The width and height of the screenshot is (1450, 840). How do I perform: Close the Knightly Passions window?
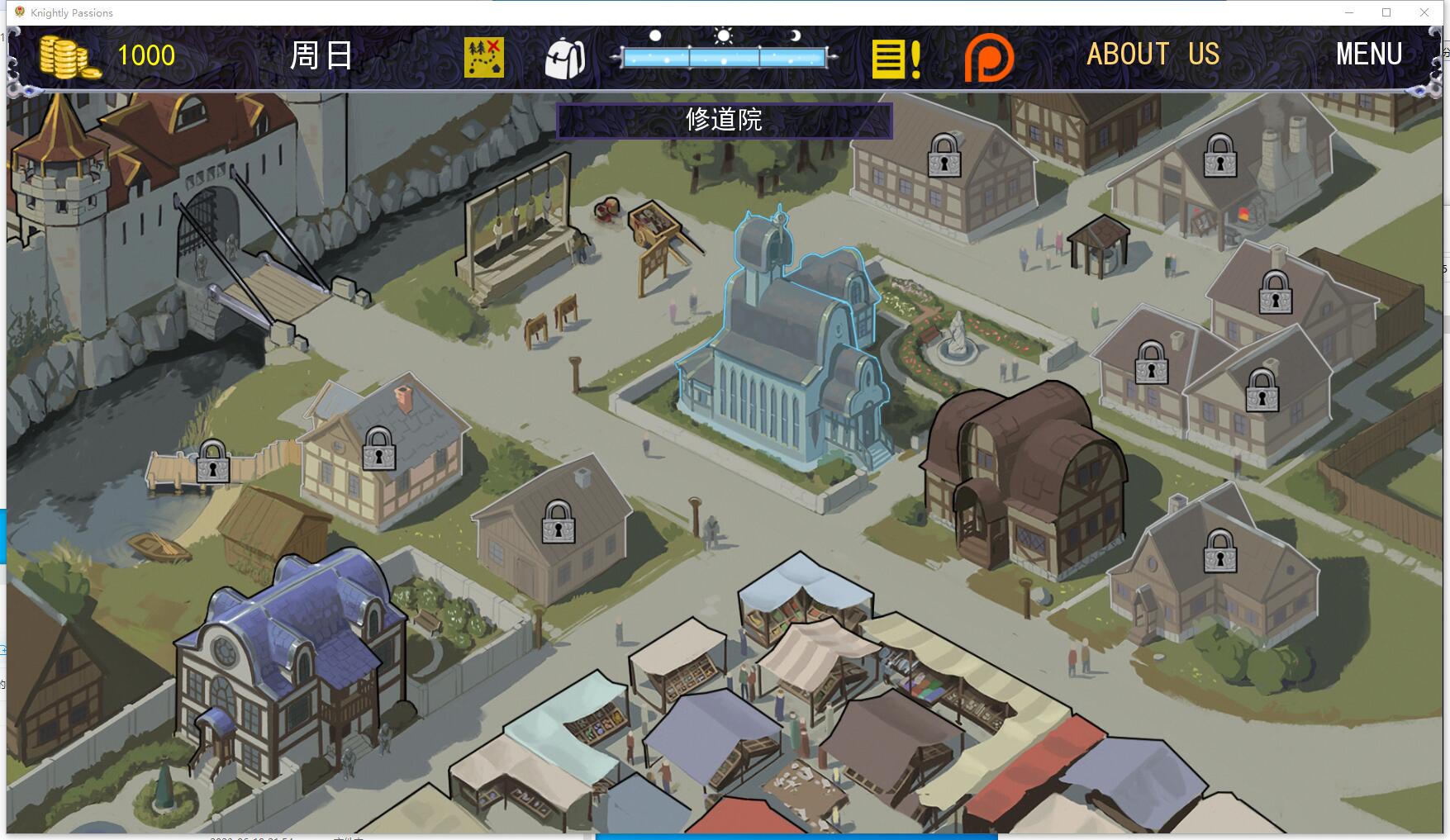click(1424, 12)
